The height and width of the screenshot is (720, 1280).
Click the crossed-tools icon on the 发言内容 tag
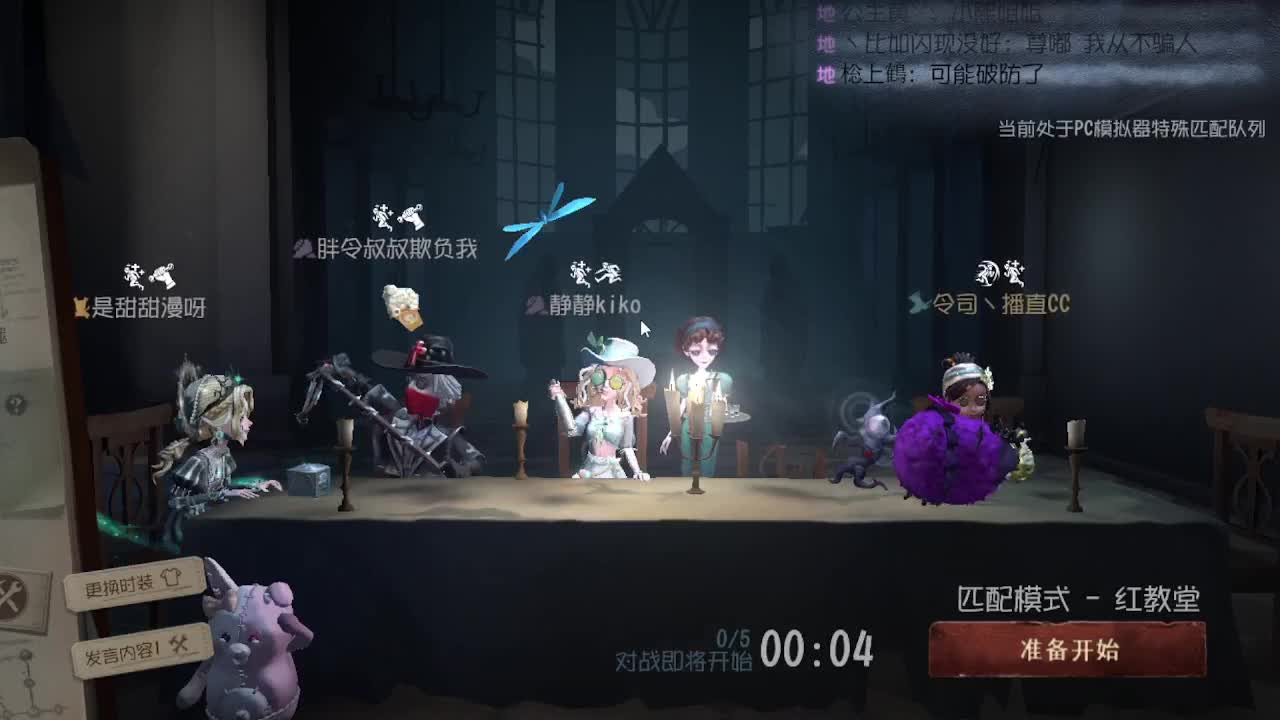(x=178, y=645)
